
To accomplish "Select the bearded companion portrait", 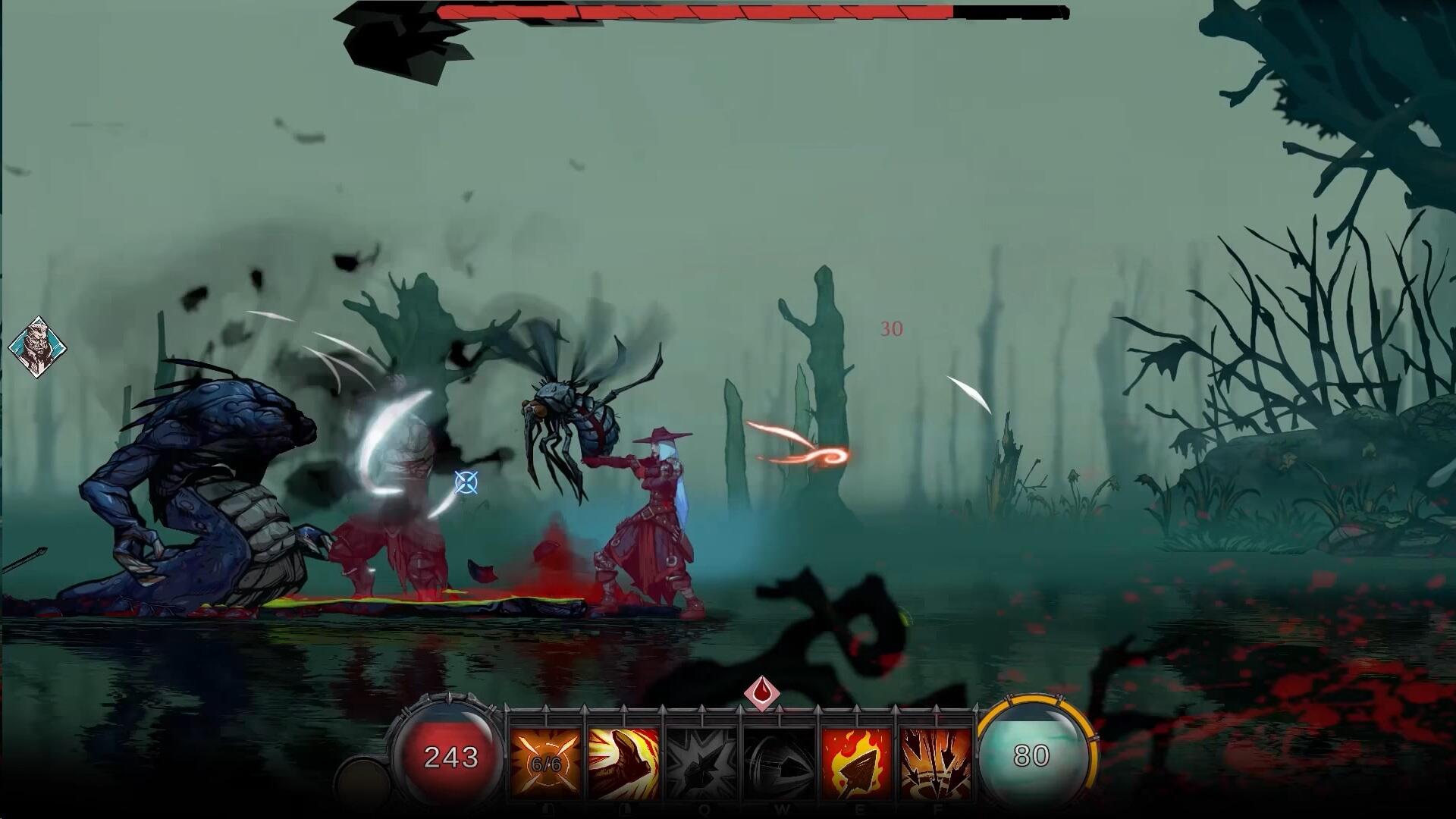I will pos(37,348).
